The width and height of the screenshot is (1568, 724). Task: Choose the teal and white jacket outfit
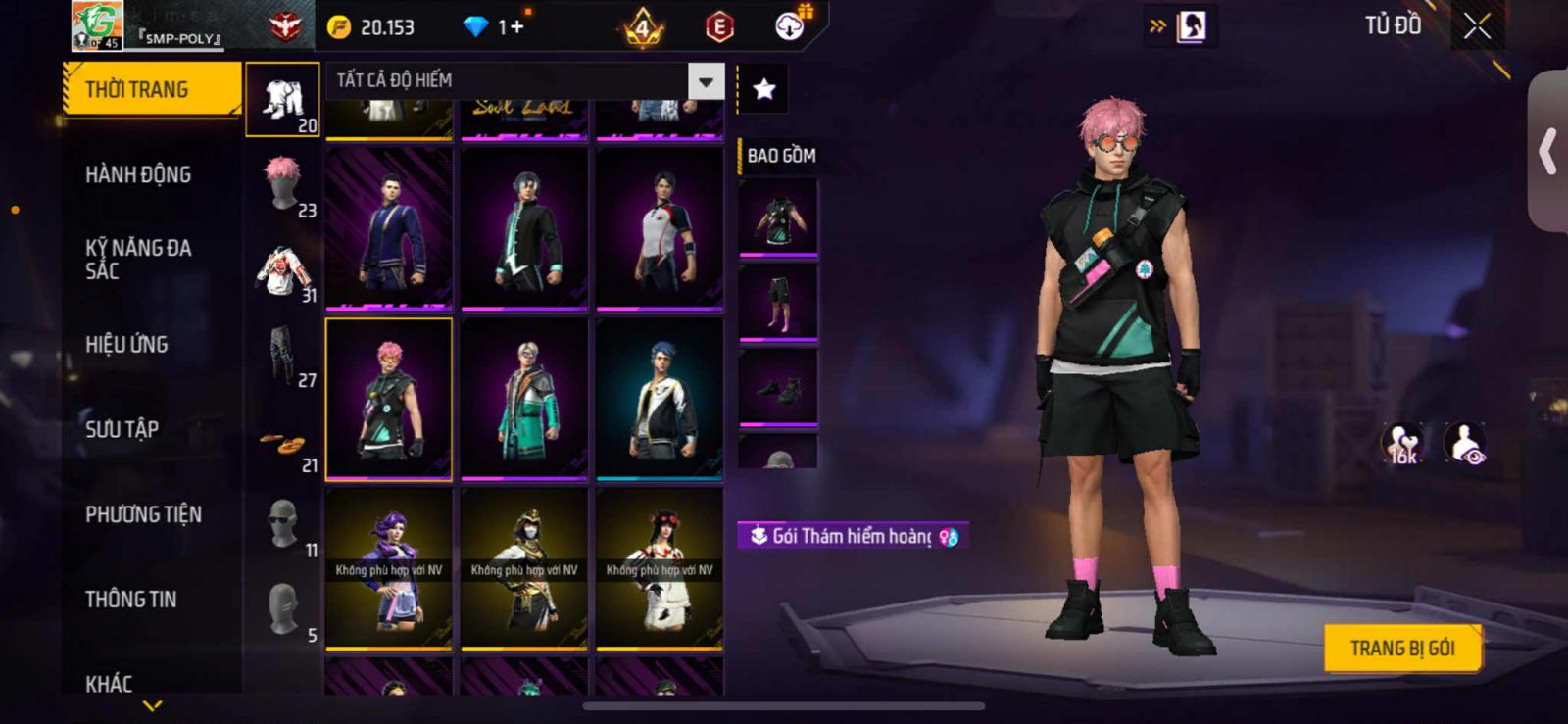click(524, 399)
